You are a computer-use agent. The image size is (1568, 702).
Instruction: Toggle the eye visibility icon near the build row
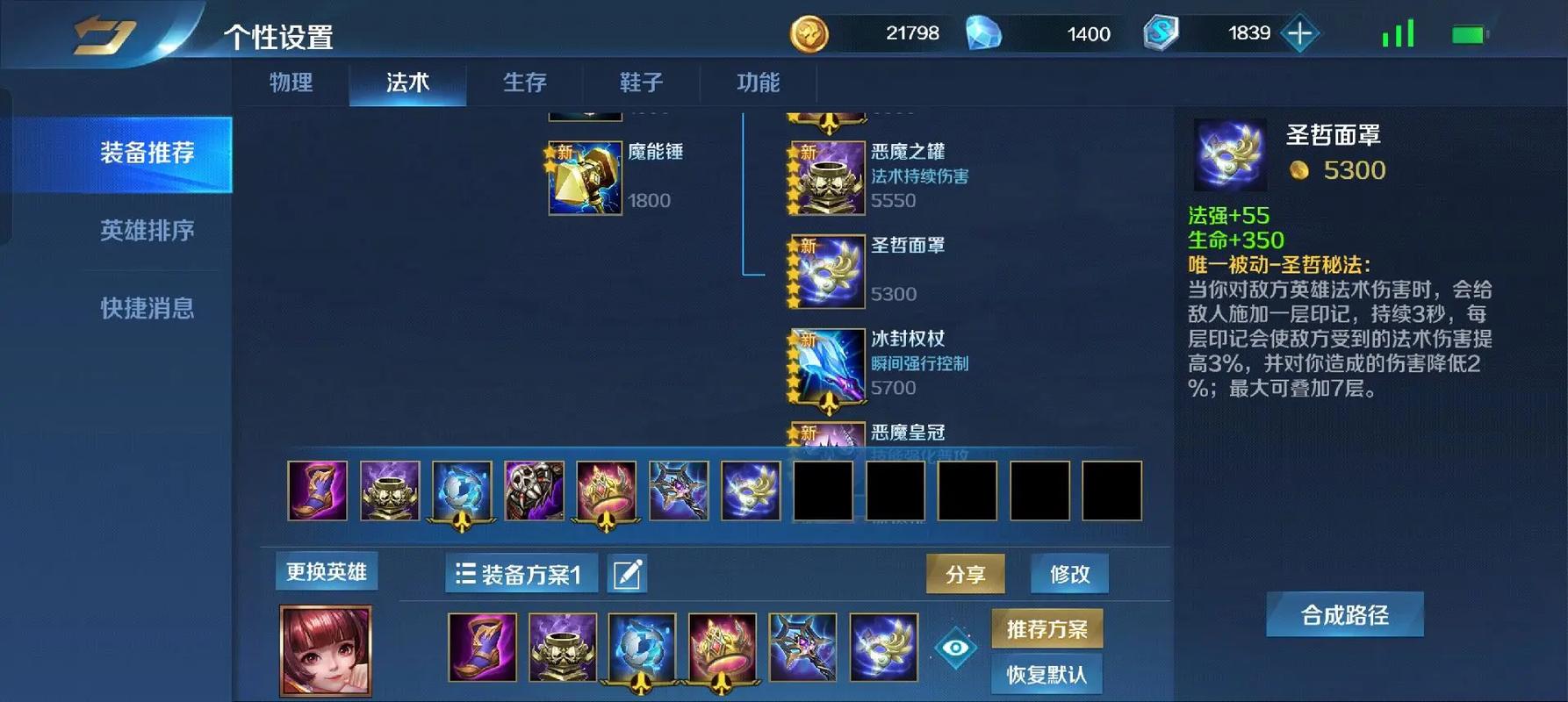point(955,648)
